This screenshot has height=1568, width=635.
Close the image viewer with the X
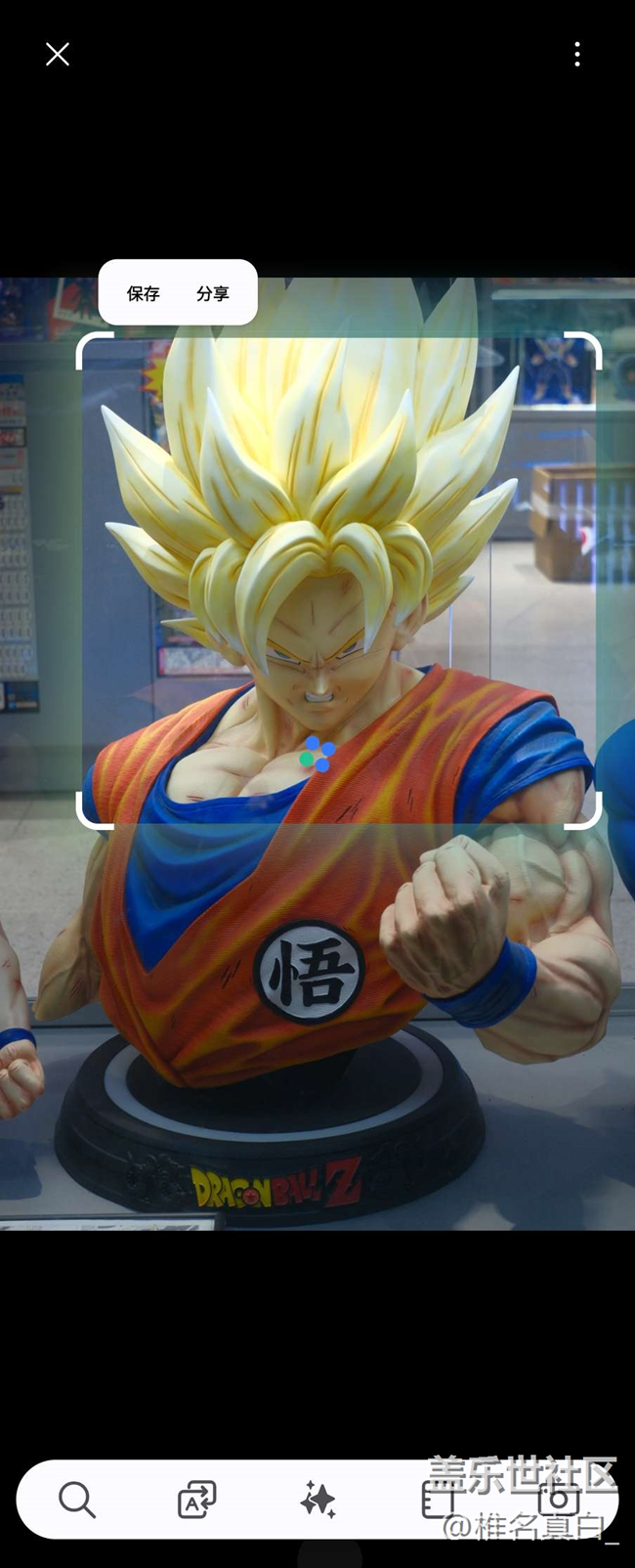pos(58,55)
